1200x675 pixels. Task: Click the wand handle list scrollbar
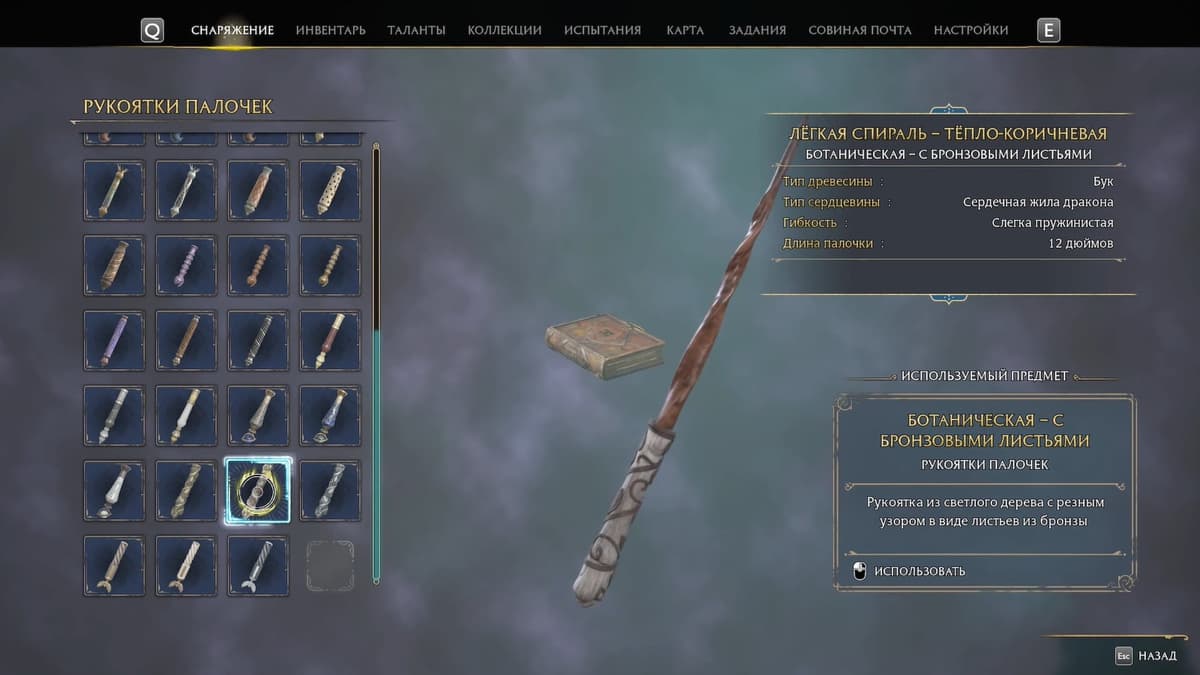point(376,360)
